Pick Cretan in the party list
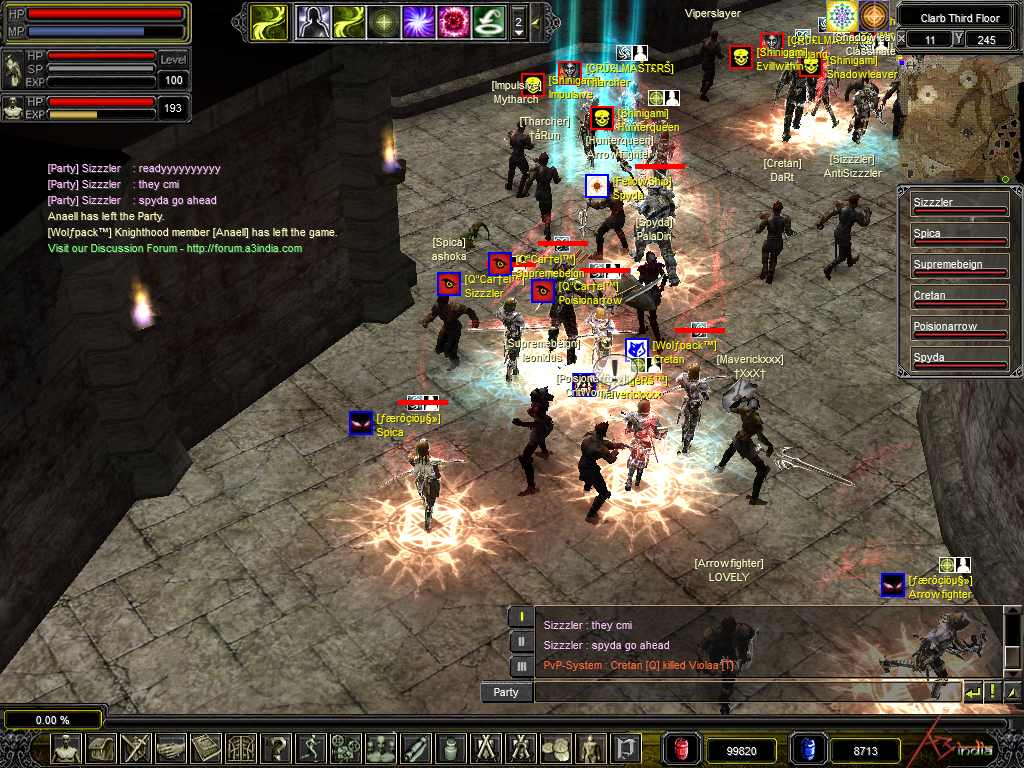This screenshot has width=1024, height=768. coord(959,297)
